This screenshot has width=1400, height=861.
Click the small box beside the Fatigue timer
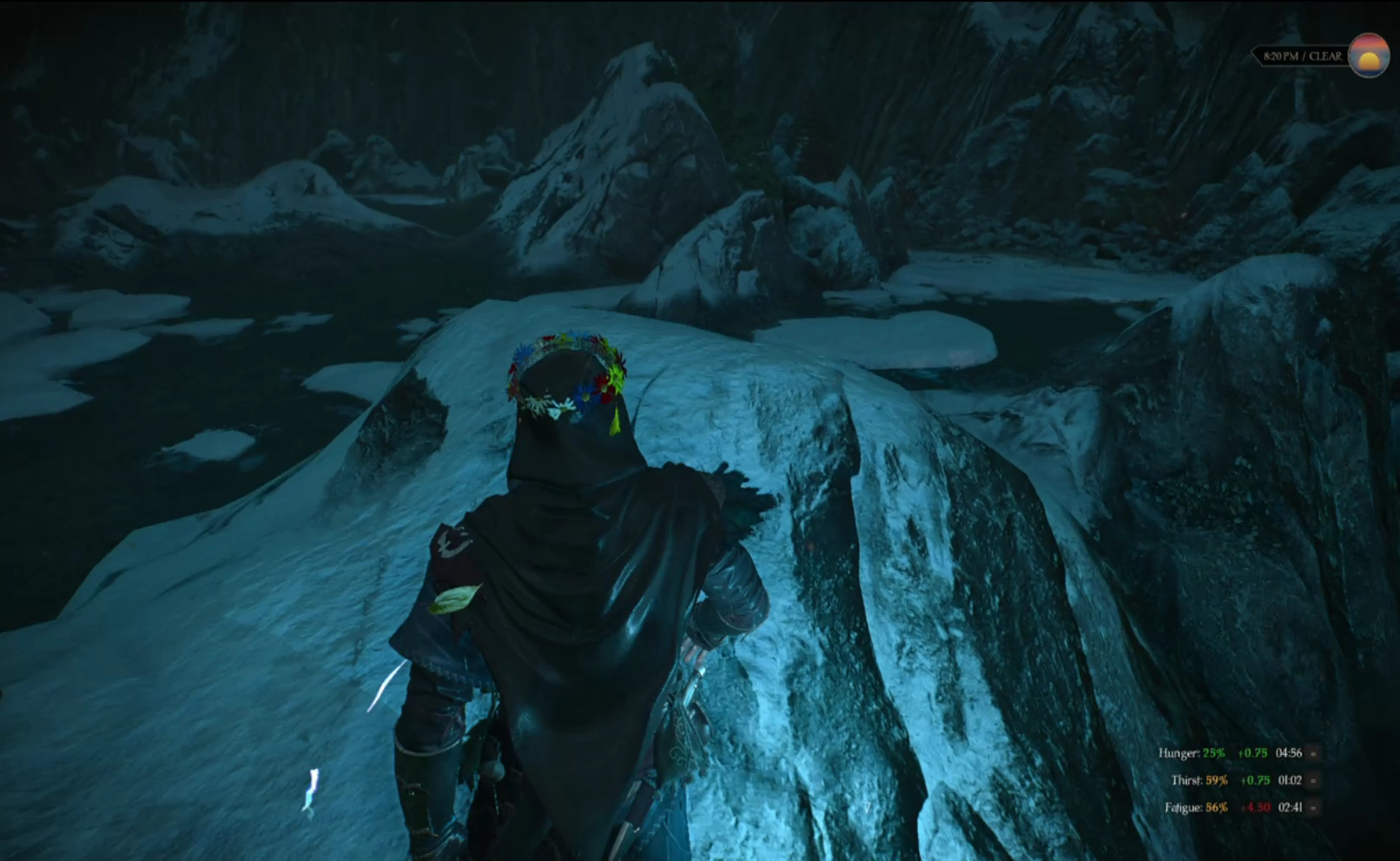[1313, 807]
